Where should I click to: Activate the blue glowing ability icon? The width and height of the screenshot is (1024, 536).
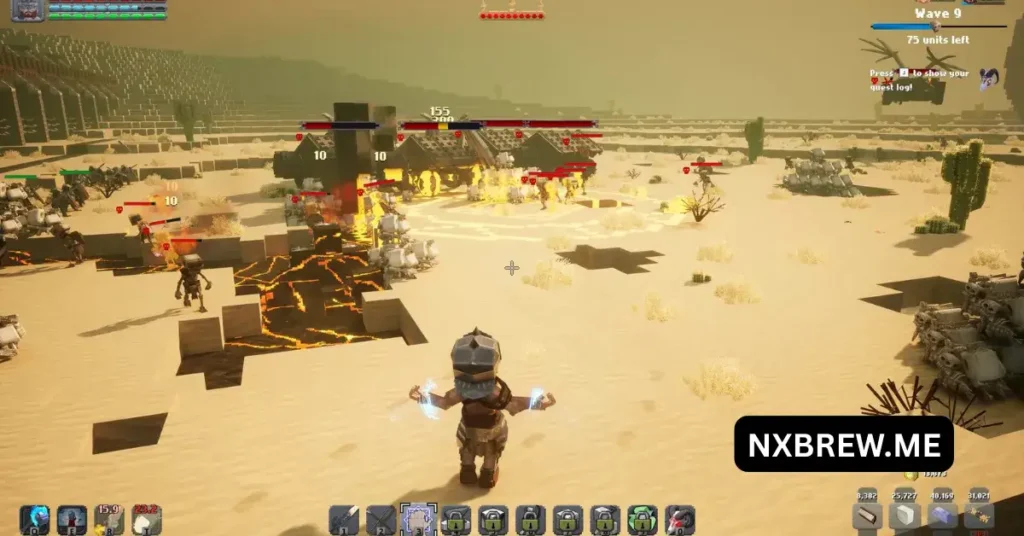(34, 519)
